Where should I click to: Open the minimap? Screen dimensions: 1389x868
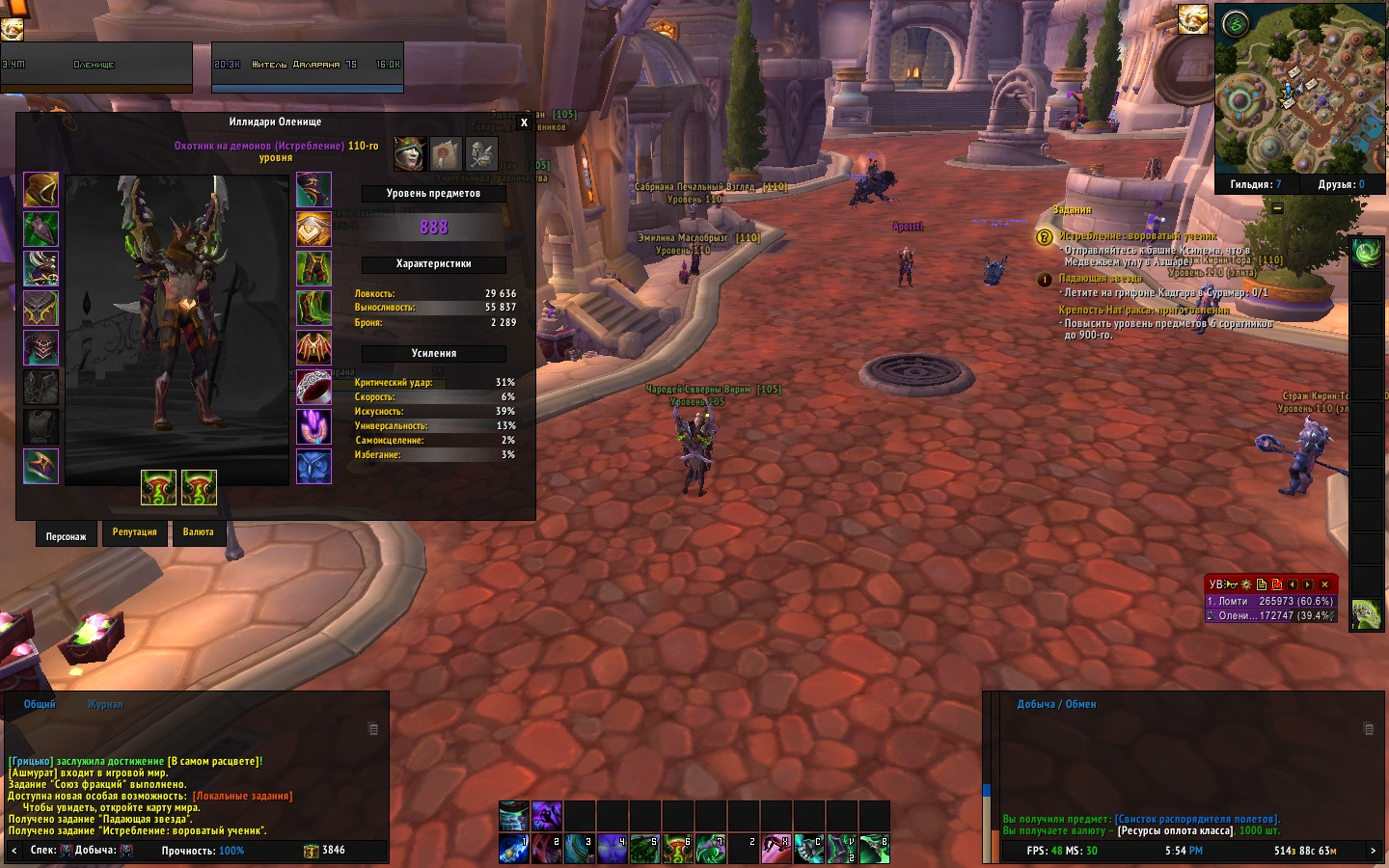(1299, 89)
